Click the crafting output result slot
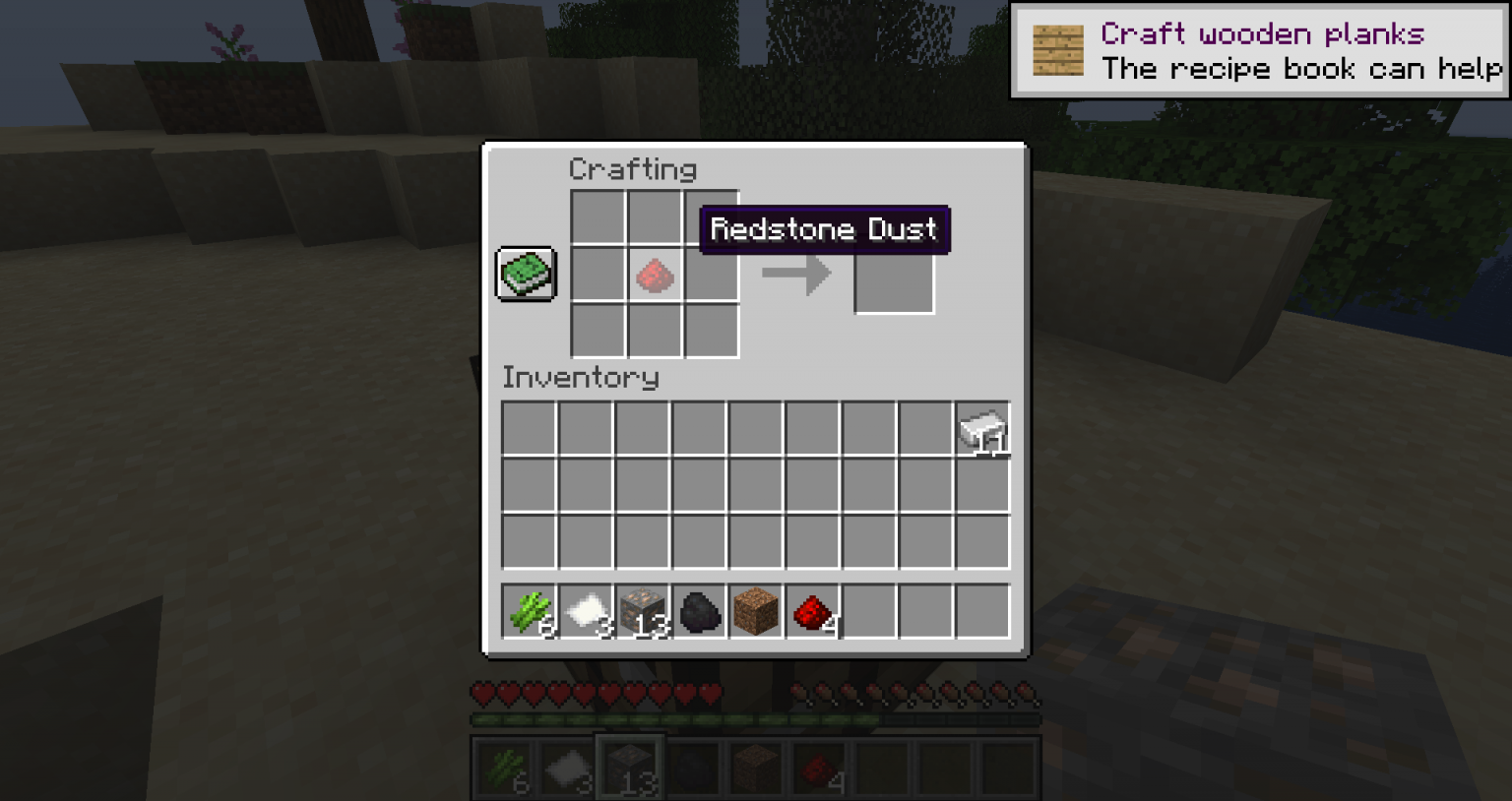 click(894, 277)
